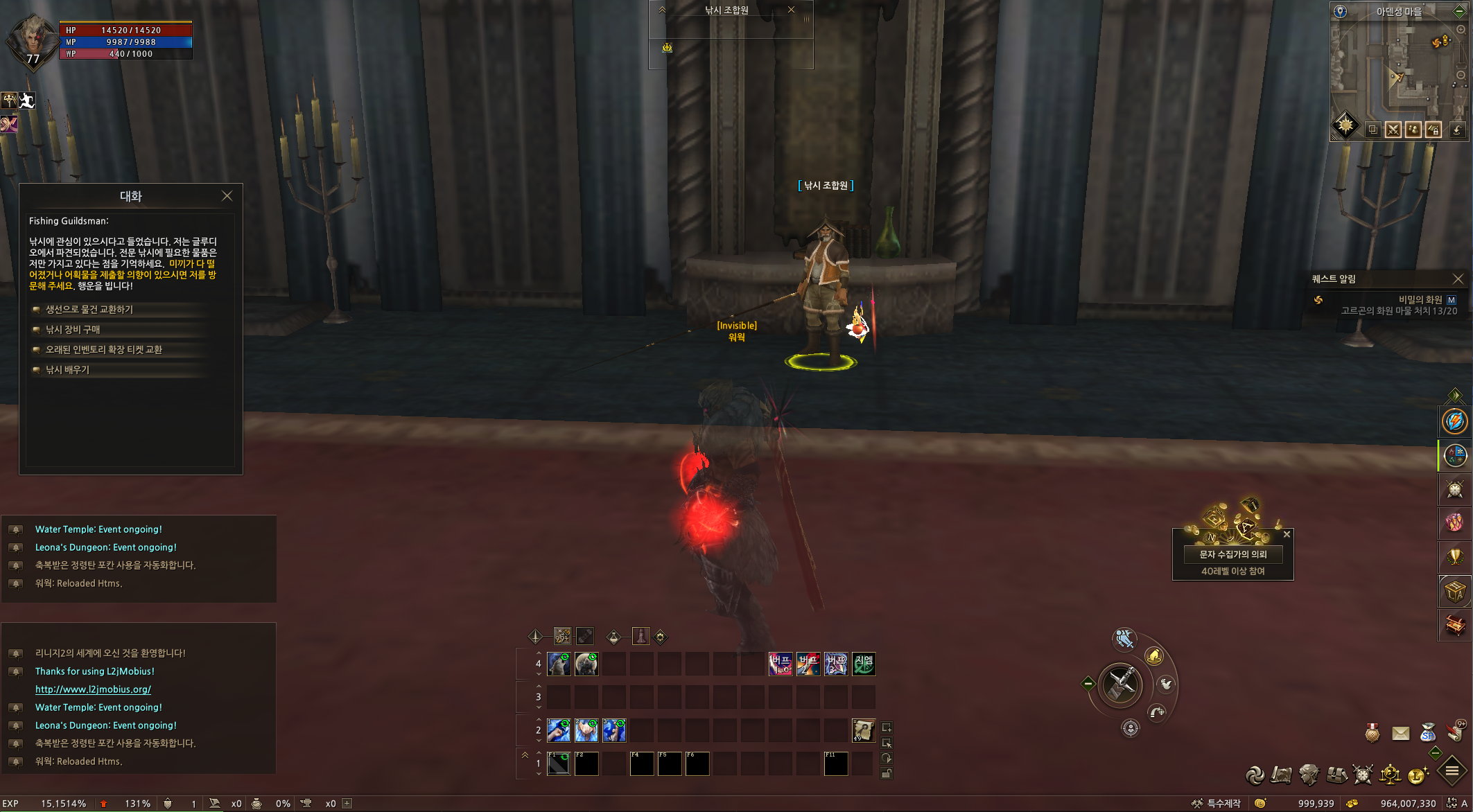Close the 대화 dialogue window

pyautogui.click(x=227, y=196)
